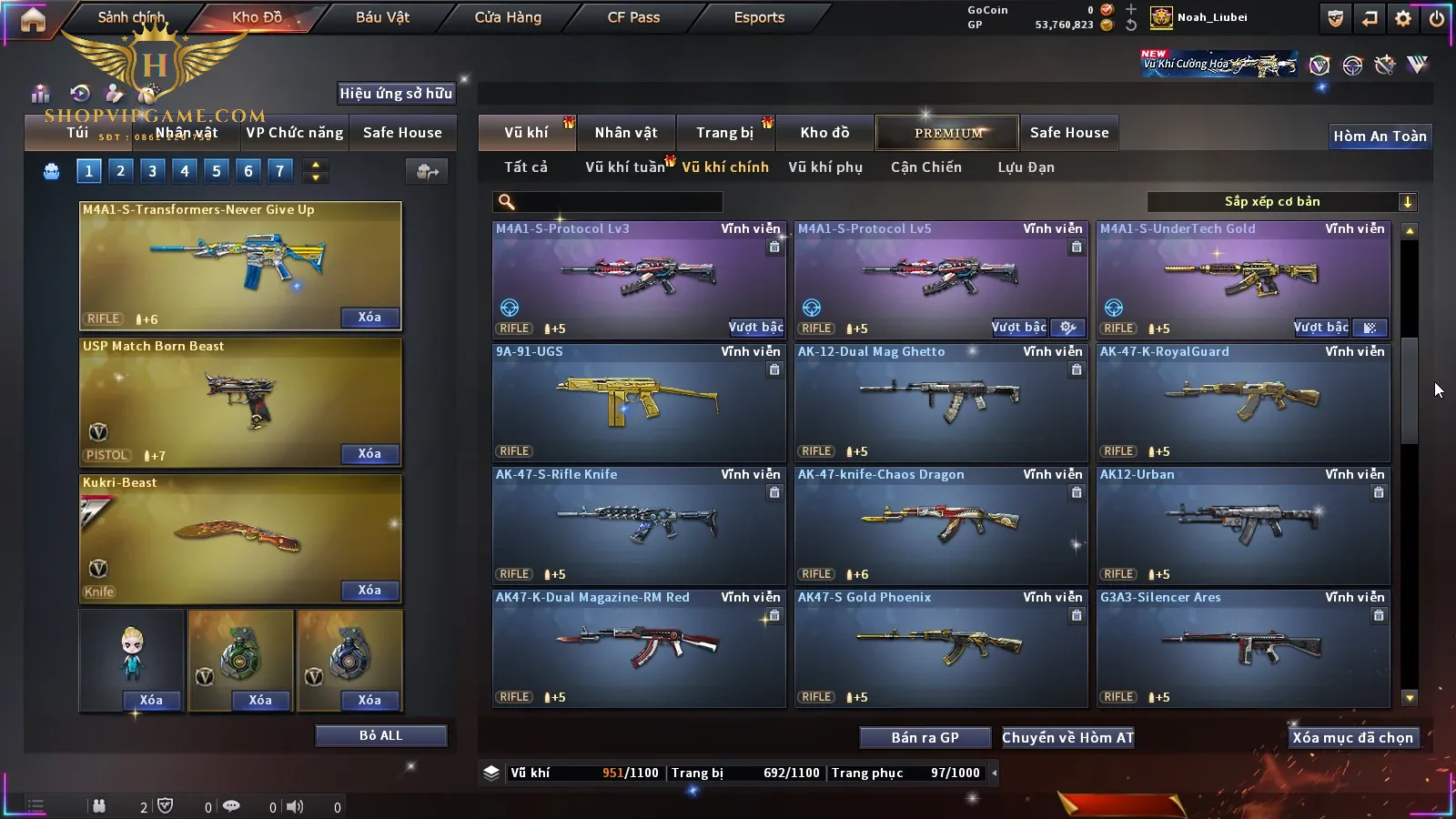Go to the Cửa Hàng shop
Screen dimensions: 1456x819
(x=508, y=17)
